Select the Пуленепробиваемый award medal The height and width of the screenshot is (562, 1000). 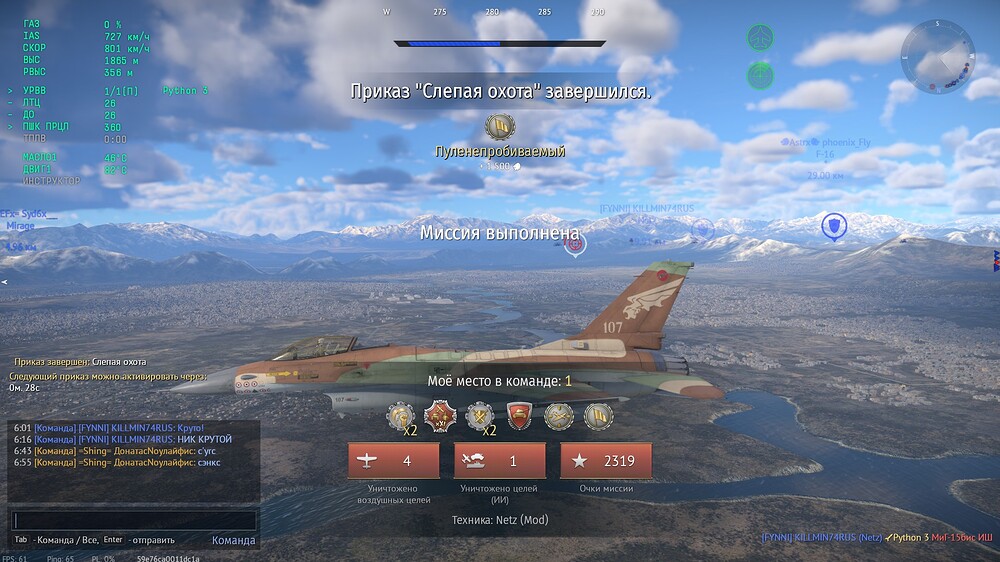coord(499,127)
